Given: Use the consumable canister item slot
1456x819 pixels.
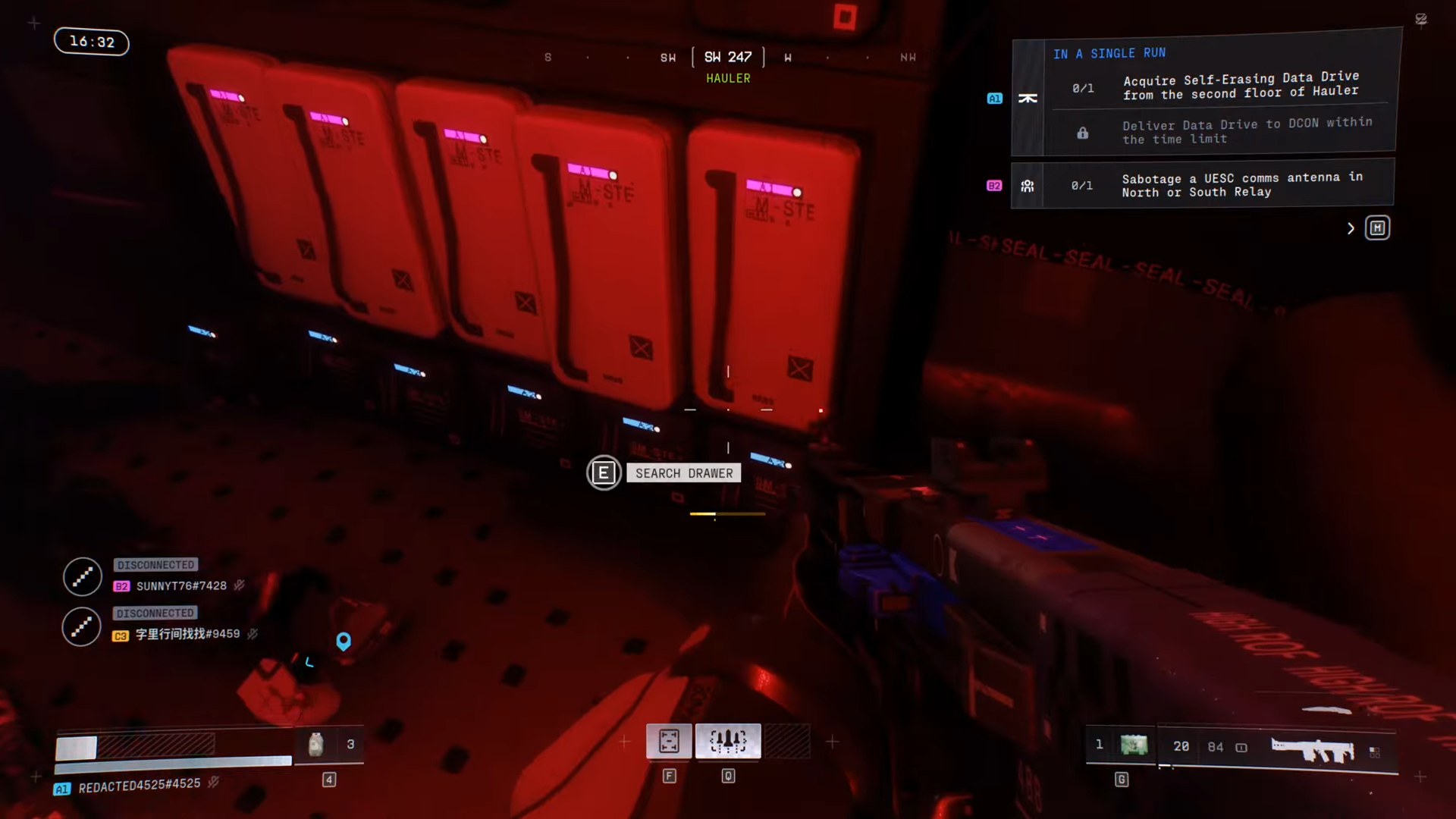Looking at the screenshot, I should pyautogui.click(x=316, y=745).
